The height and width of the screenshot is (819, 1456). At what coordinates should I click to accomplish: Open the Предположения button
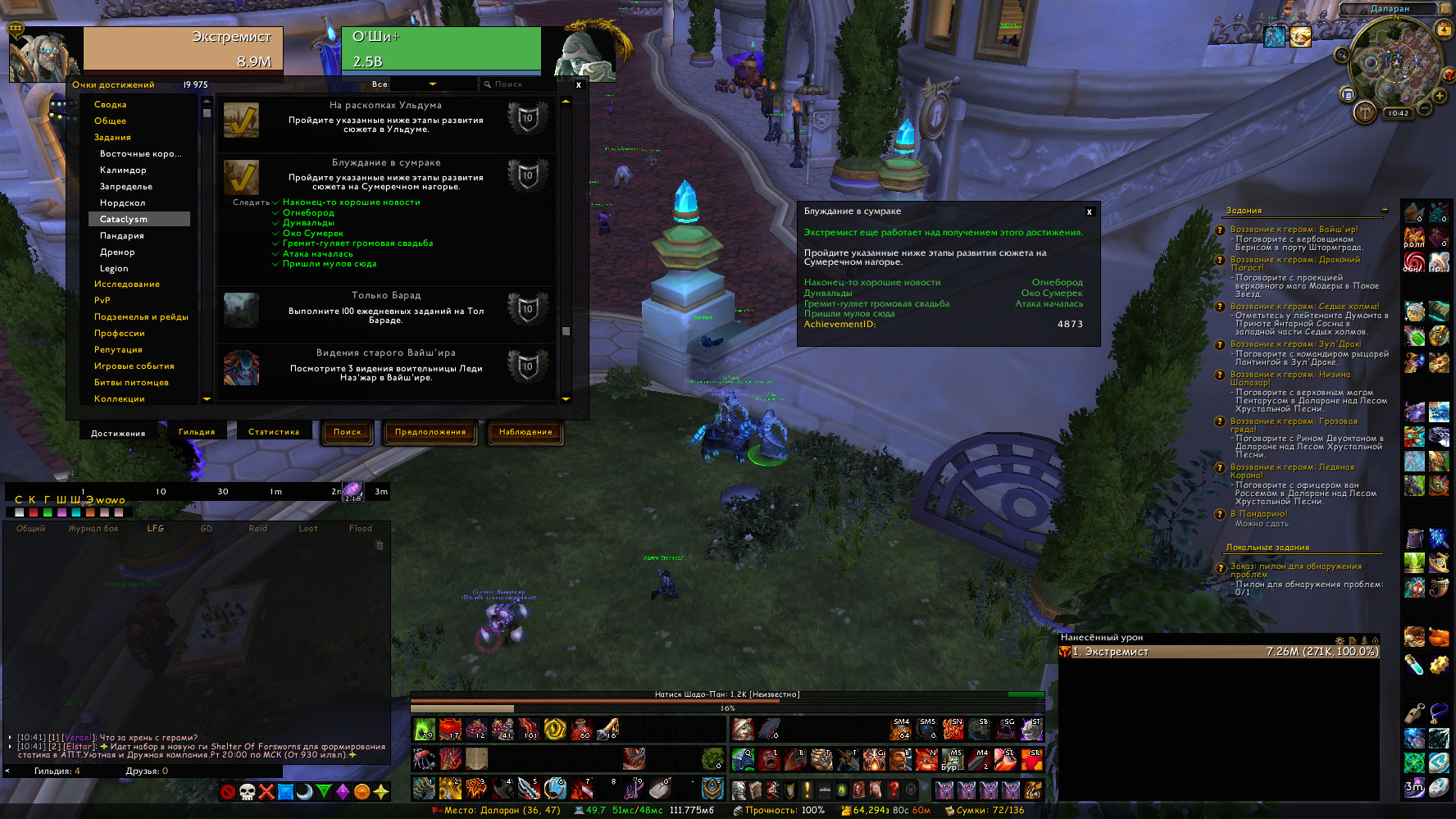[x=430, y=432]
